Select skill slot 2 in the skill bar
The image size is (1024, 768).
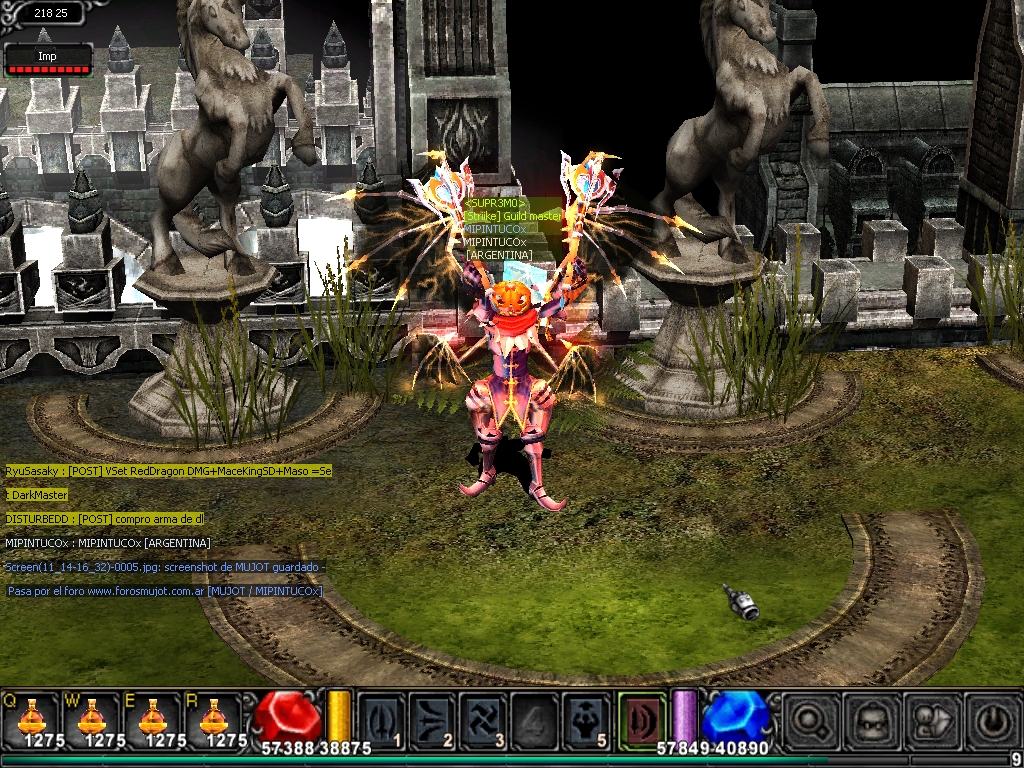[432, 719]
